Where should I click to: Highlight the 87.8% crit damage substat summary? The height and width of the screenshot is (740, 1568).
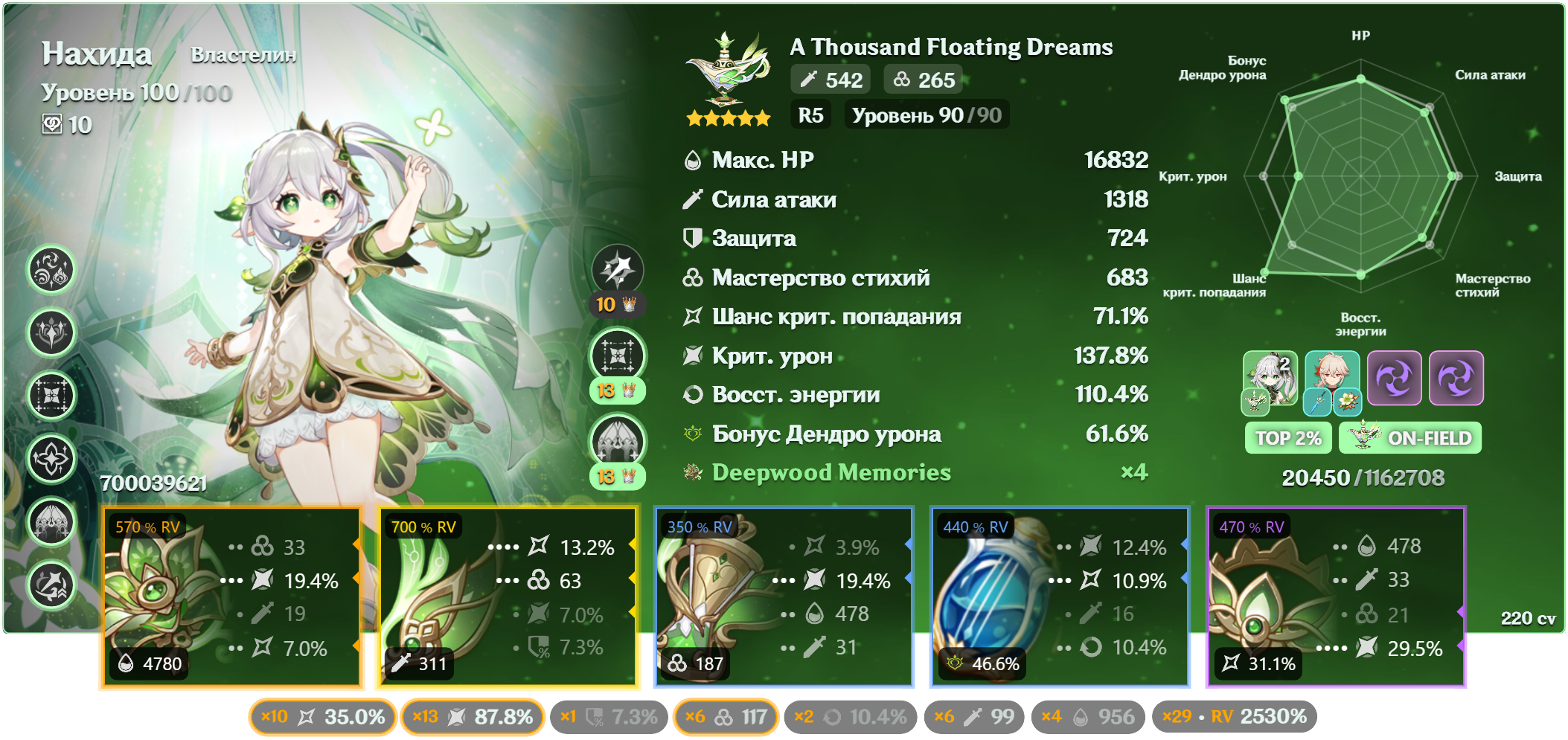pyautogui.click(x=473, y=717)
